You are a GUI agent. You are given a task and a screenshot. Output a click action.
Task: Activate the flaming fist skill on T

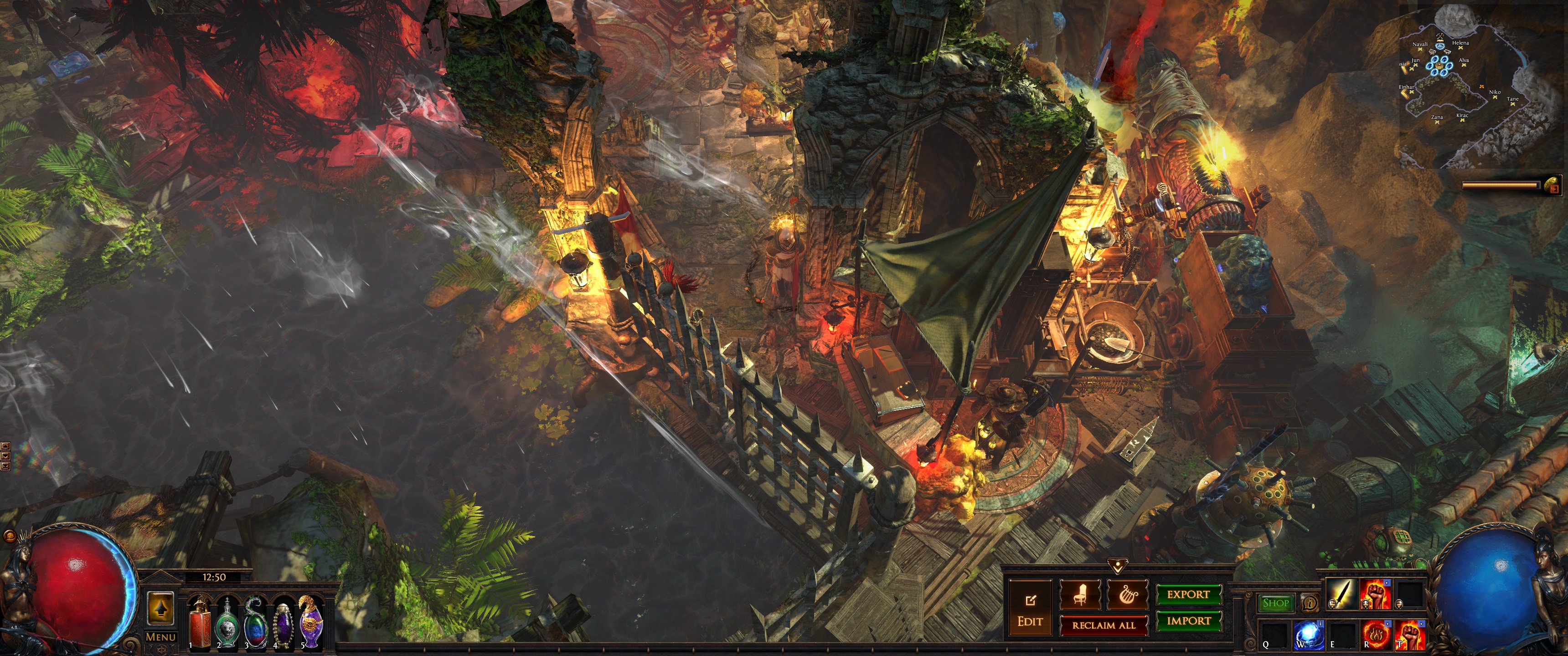tap(1409, 635)
